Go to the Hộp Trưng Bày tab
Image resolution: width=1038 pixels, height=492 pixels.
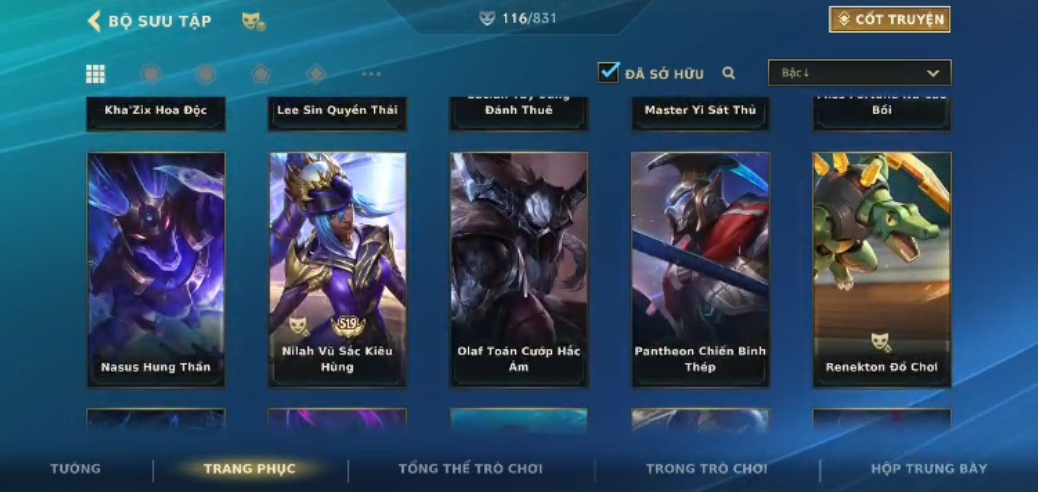(x=928, y=469)
